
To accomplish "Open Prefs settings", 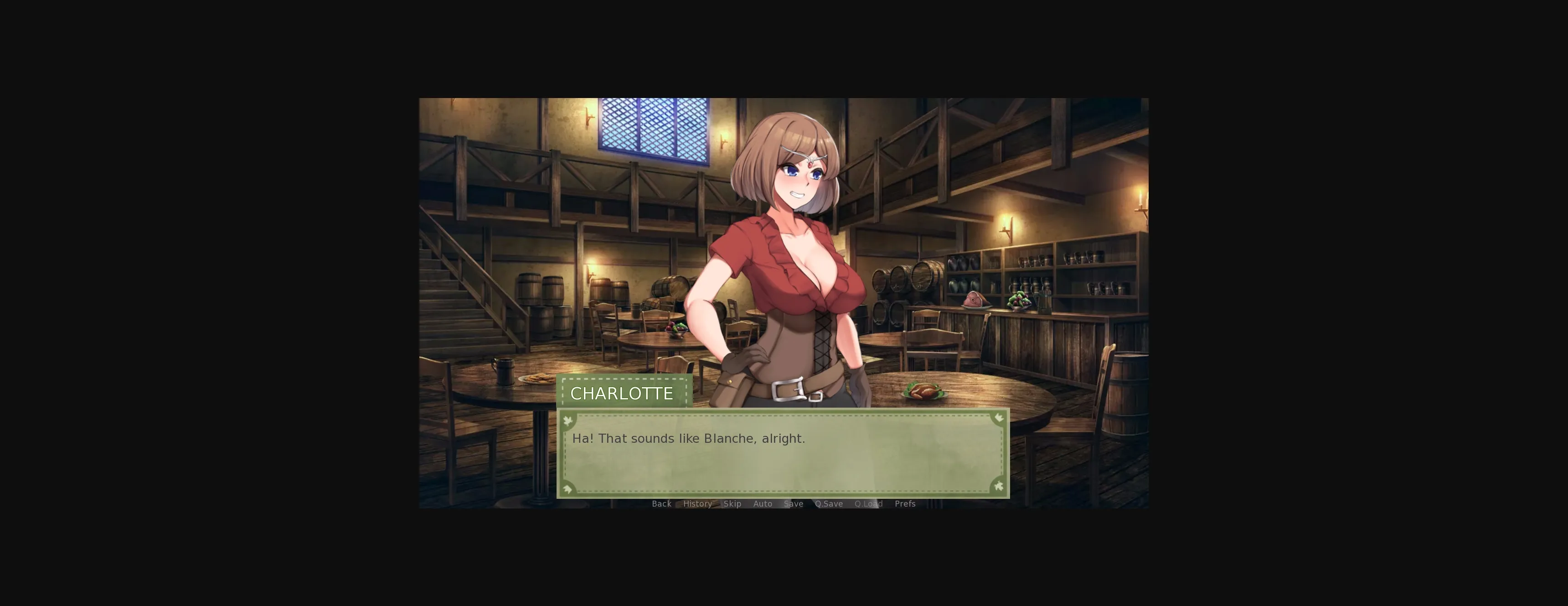I will pos(904,504).
